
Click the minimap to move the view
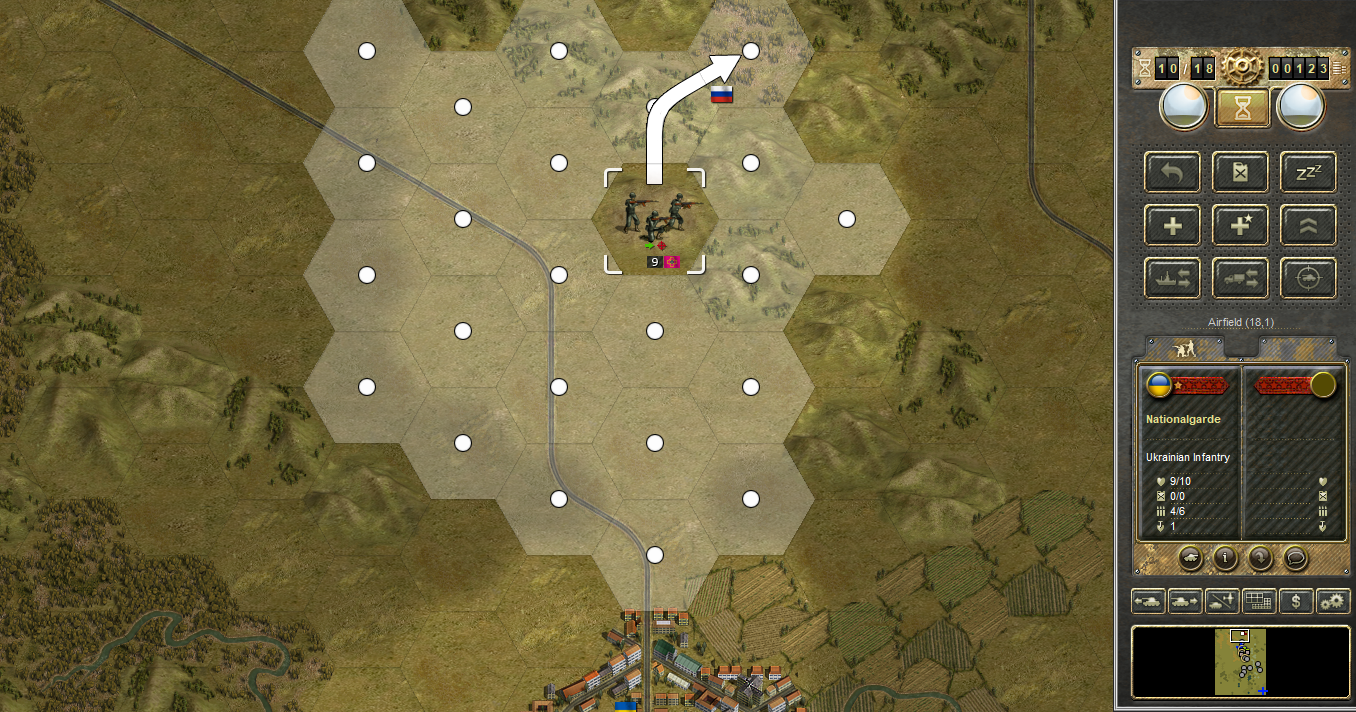pyautogui.click(x=1241, y=662)
